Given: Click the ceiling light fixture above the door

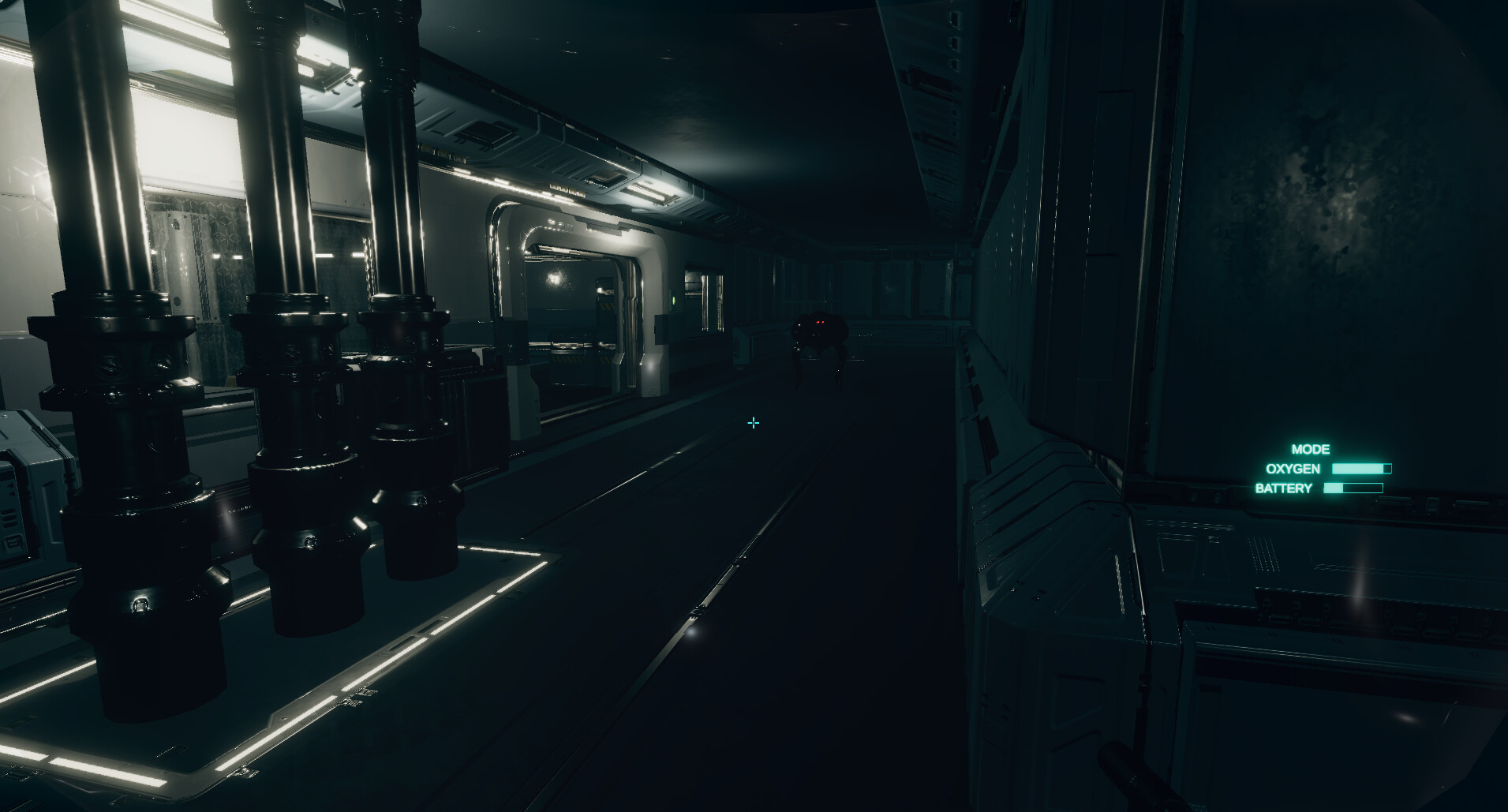Looking at the screenshot, I should click(651, 193).
